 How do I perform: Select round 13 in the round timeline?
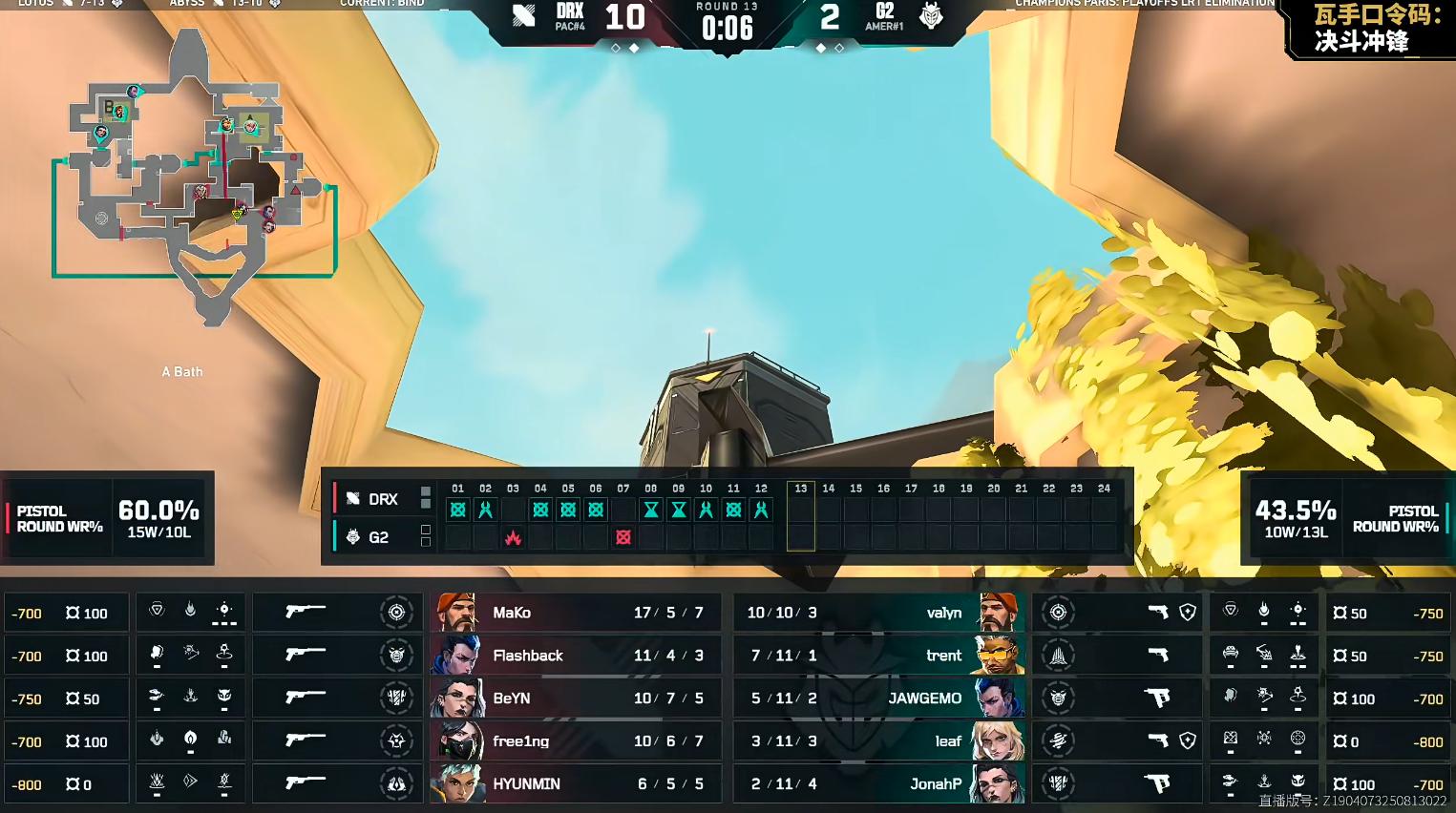point(800,515)
